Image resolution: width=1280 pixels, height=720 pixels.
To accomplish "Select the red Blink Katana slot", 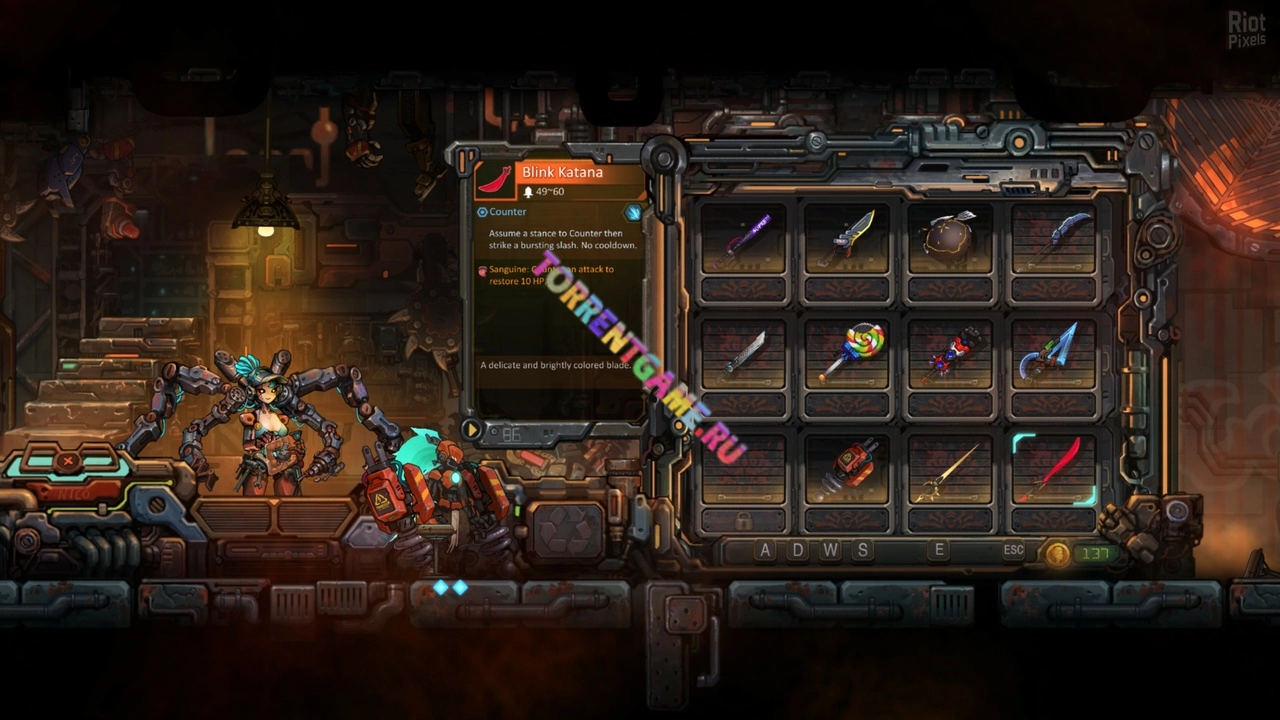I will [1054, 469].
